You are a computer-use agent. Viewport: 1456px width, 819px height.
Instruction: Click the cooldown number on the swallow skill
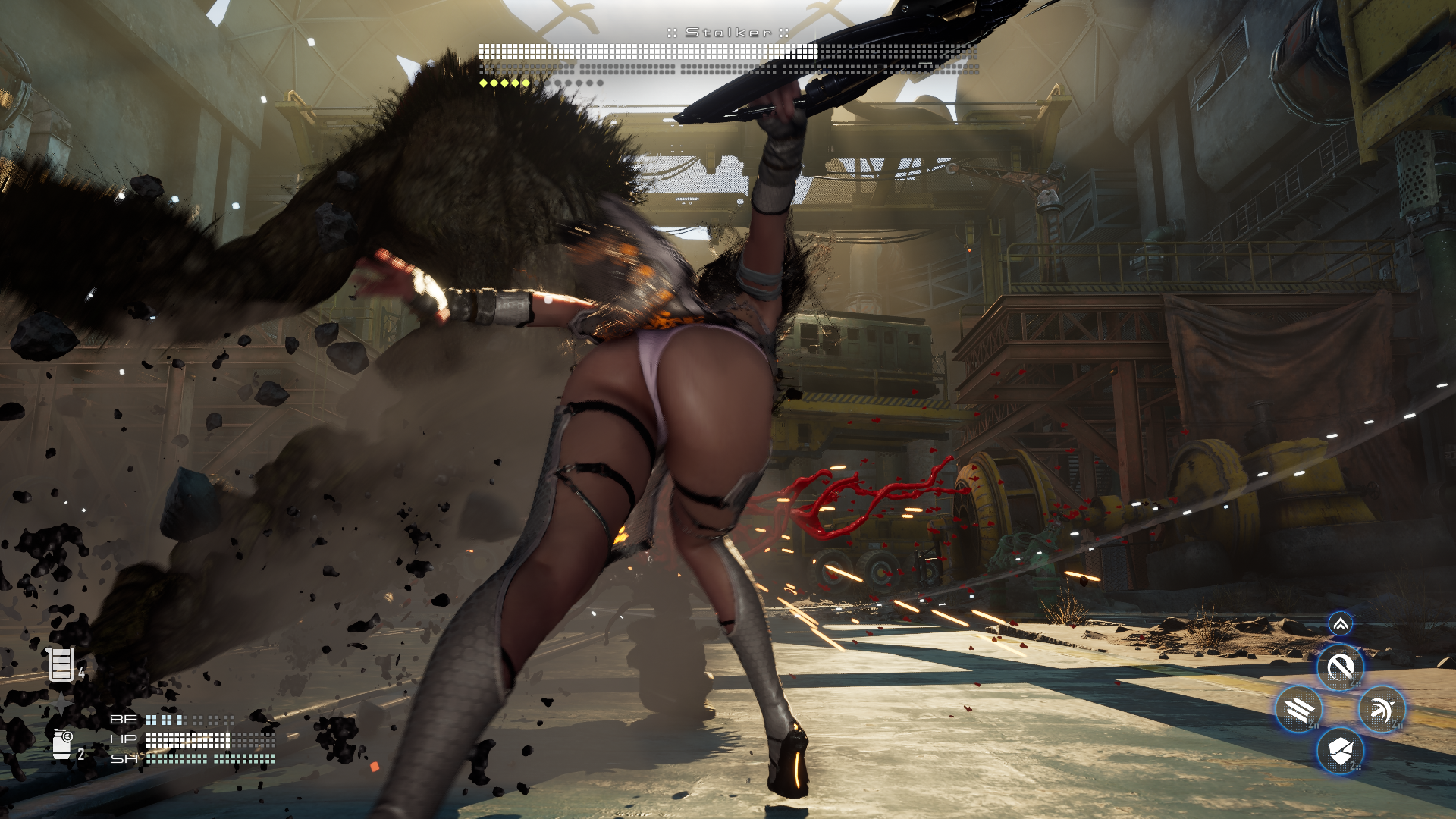1396,724
